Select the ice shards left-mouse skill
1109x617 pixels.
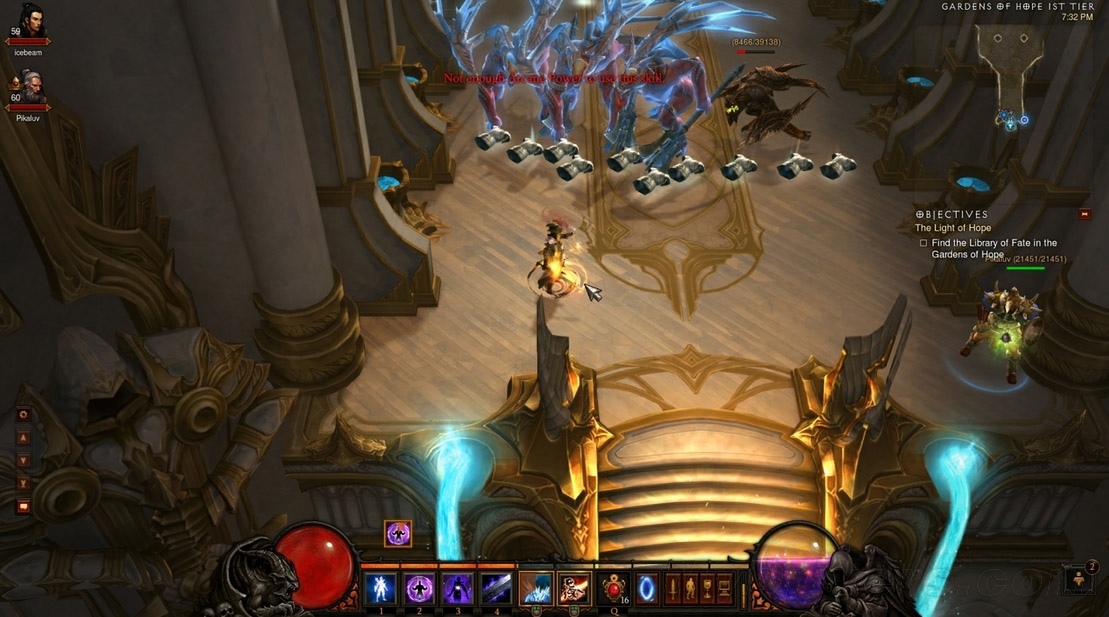(536, 588)
